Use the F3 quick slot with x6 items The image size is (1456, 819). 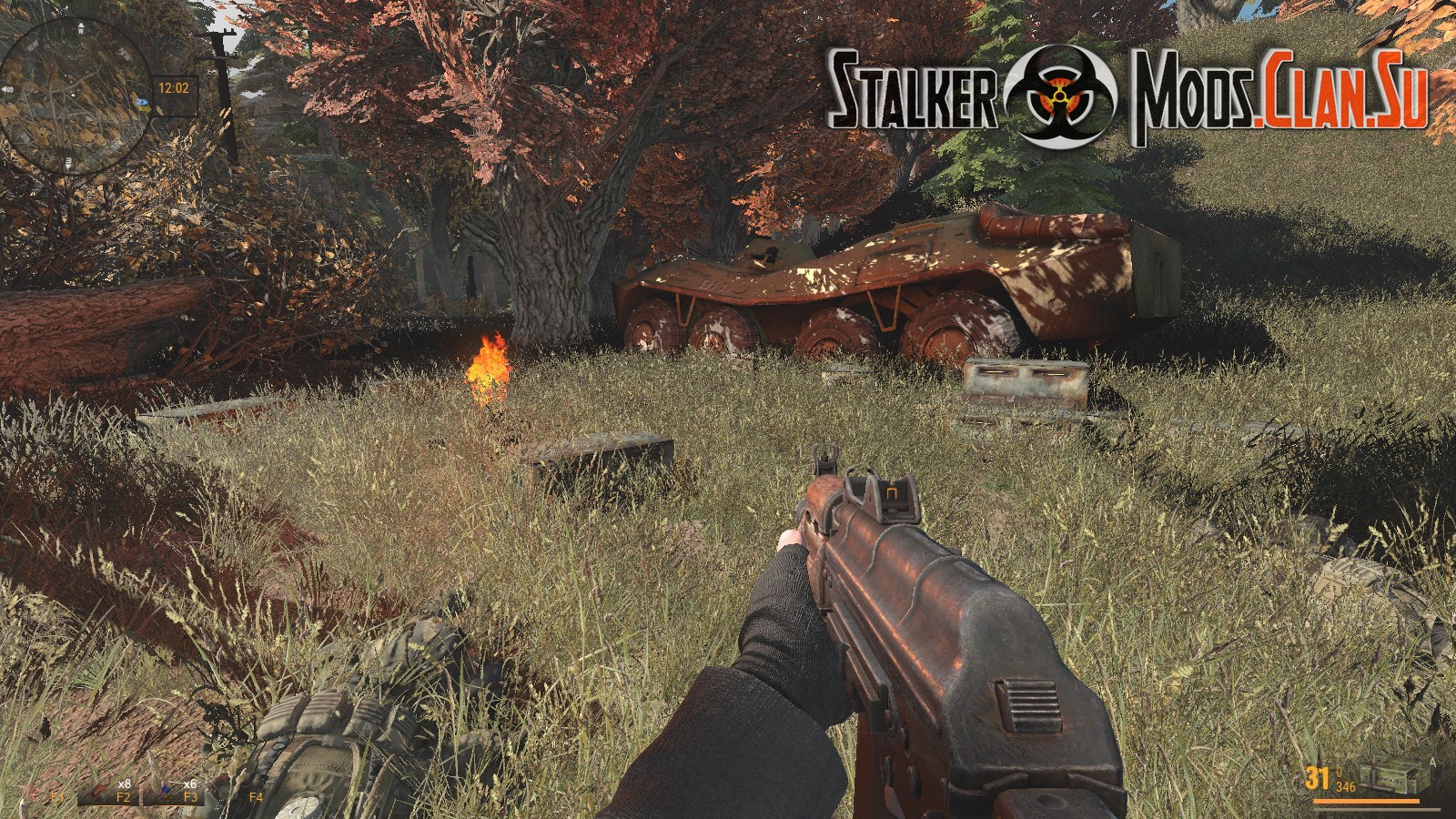click(173, 794)
